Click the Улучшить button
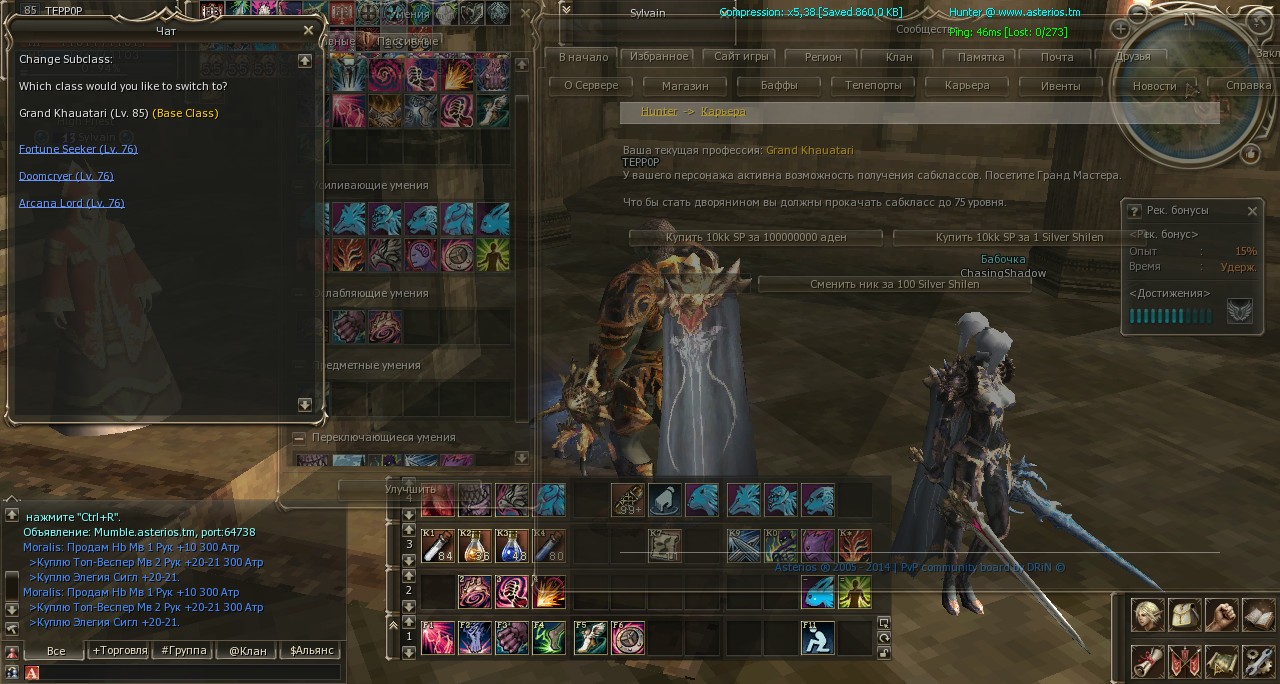1280x684 pixels. 410,489
